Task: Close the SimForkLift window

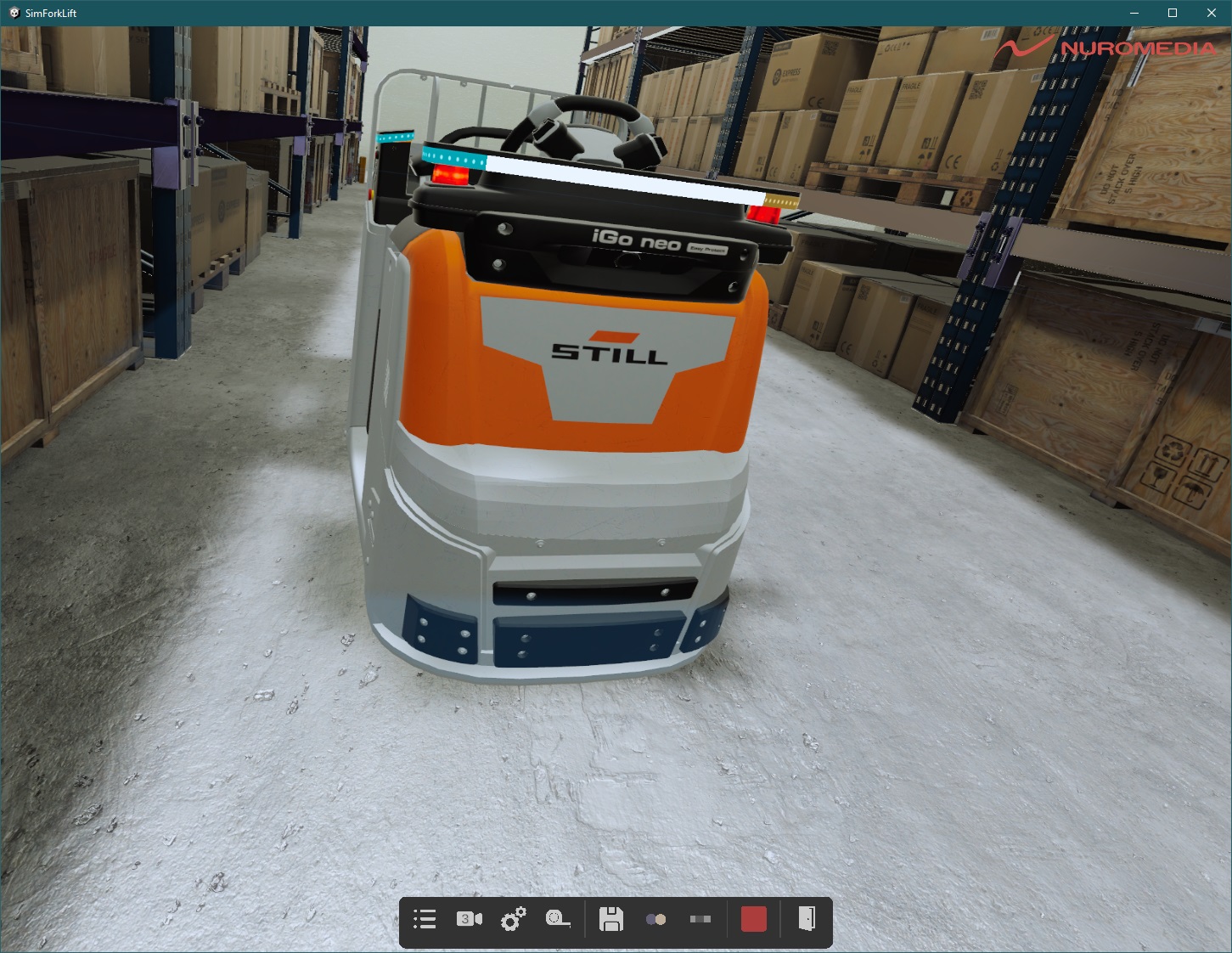Action: pos(1212,13)
